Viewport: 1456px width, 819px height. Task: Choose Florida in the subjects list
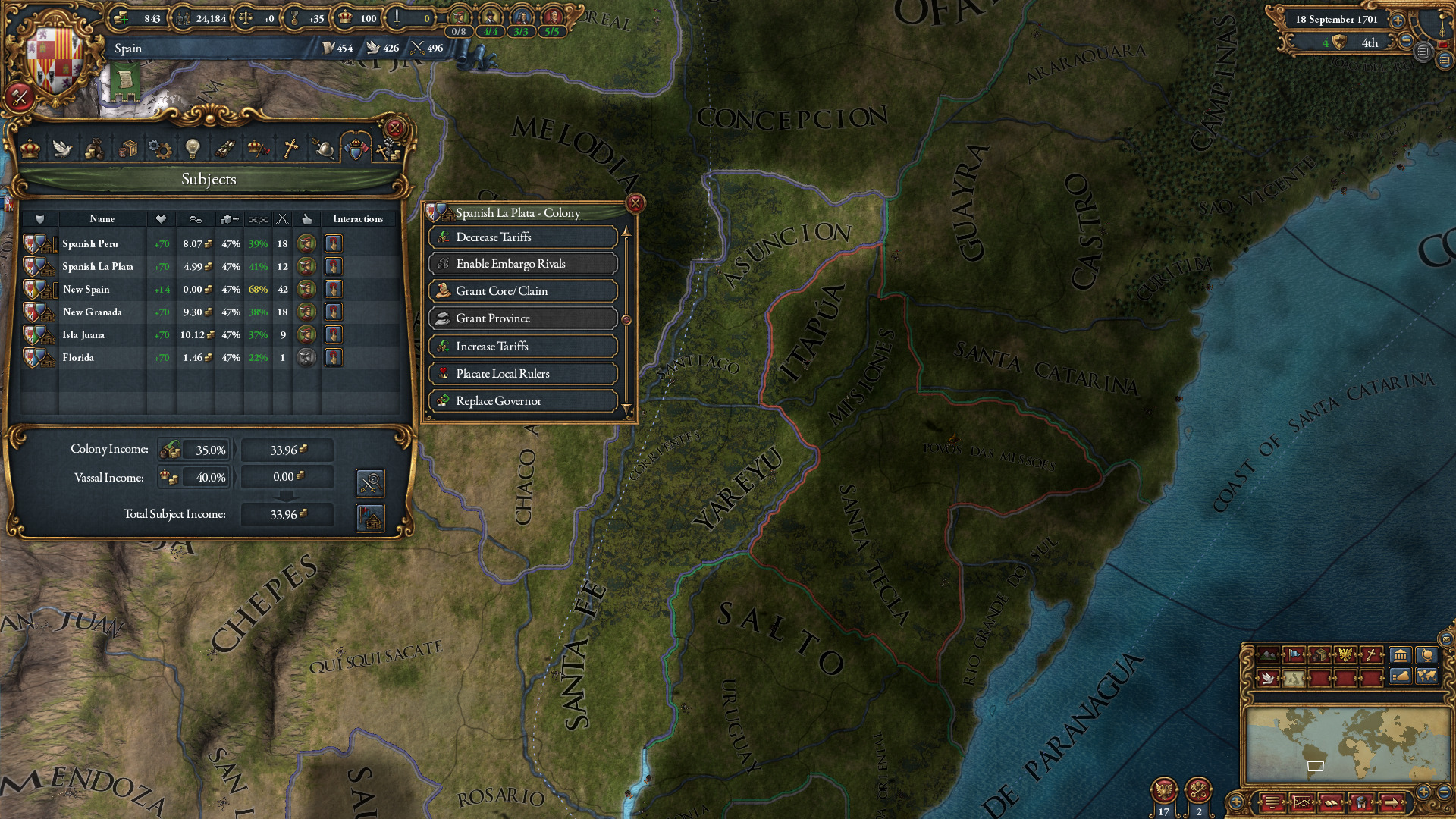click(x=78, y=358)
